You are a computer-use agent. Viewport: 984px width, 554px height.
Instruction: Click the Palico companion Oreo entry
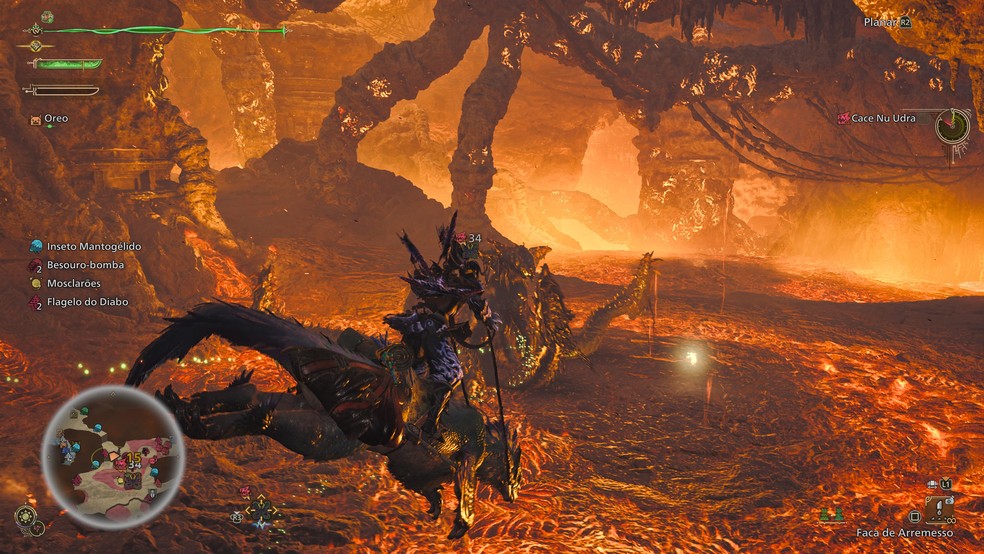55,118
